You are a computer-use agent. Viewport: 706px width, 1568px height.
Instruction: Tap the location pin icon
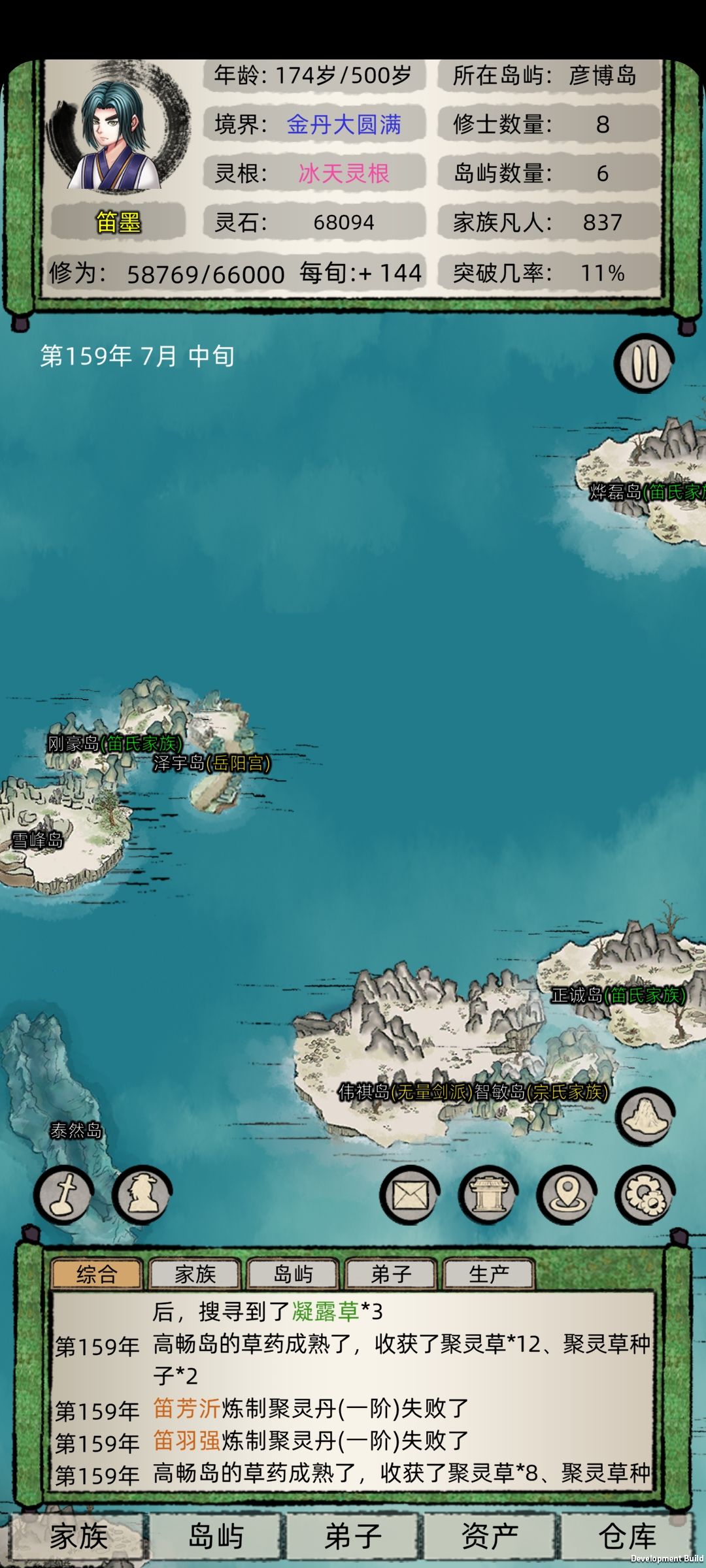pos(567,1195)
